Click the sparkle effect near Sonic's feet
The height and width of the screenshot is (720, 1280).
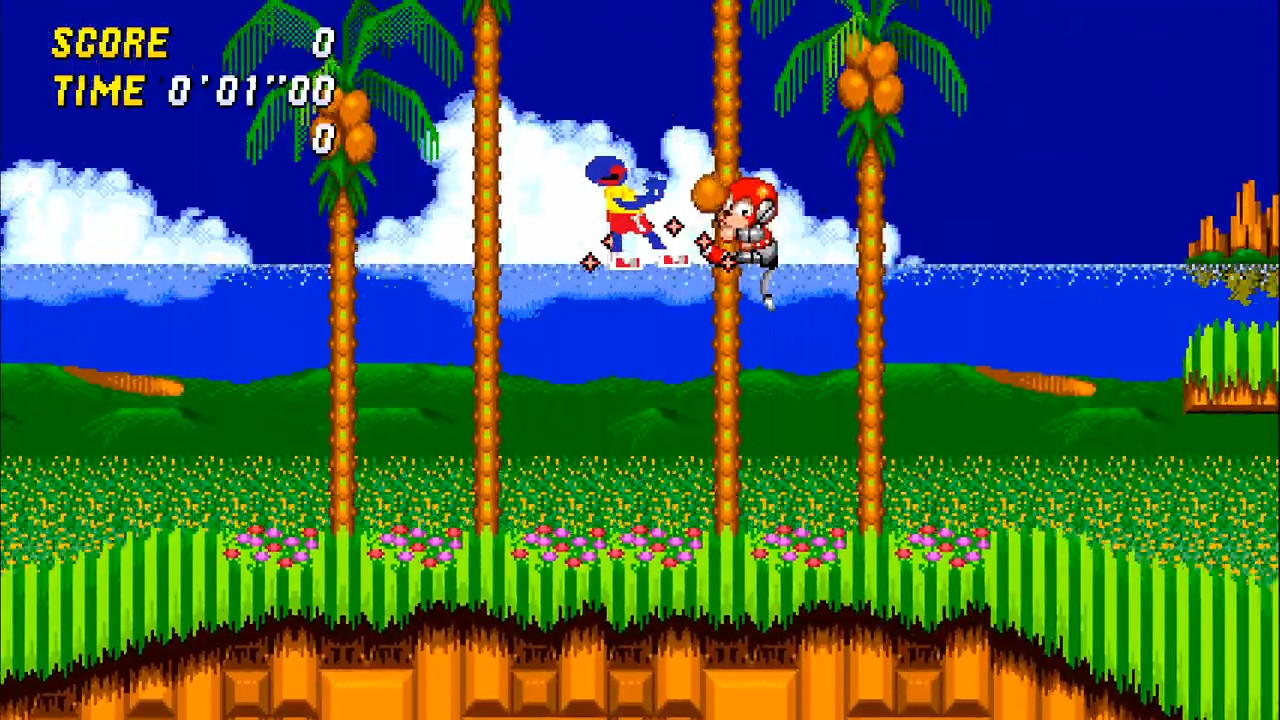click(x=590, y=263)
